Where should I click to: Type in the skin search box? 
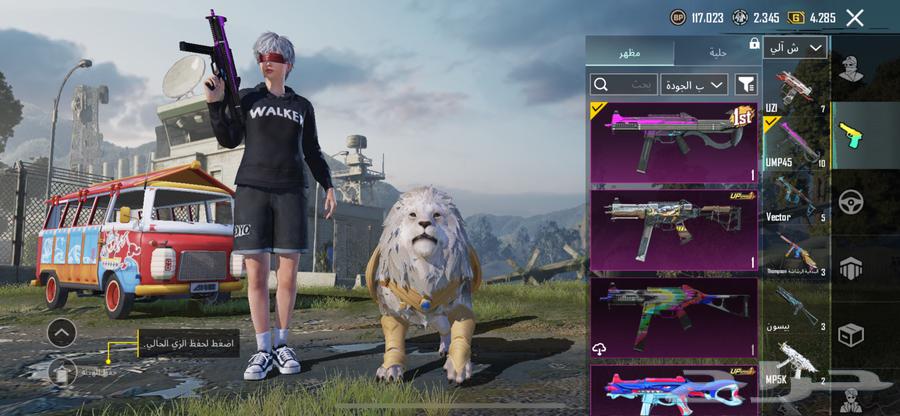click(x=624, y=85)
